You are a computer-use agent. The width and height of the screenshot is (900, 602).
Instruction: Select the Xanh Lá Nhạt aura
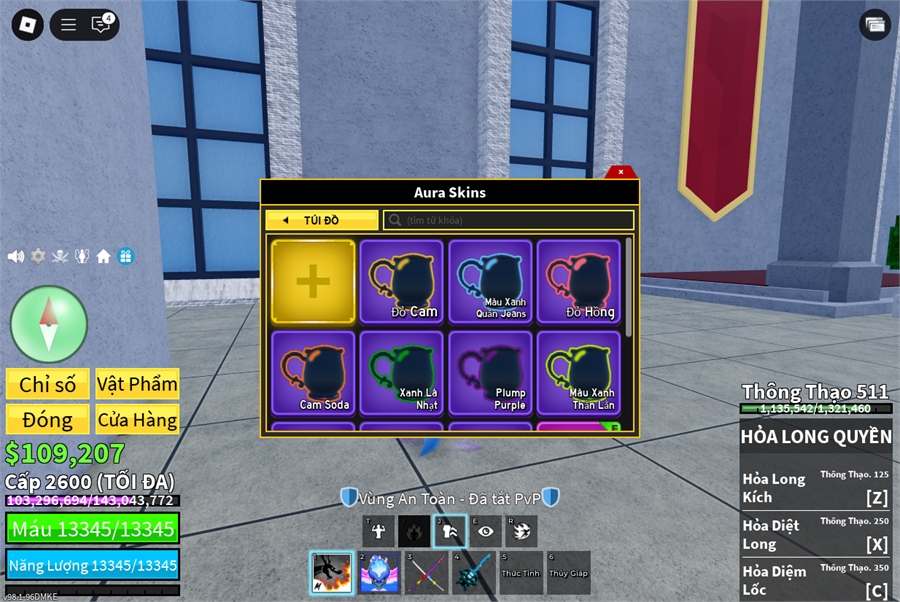click(402, 373)
